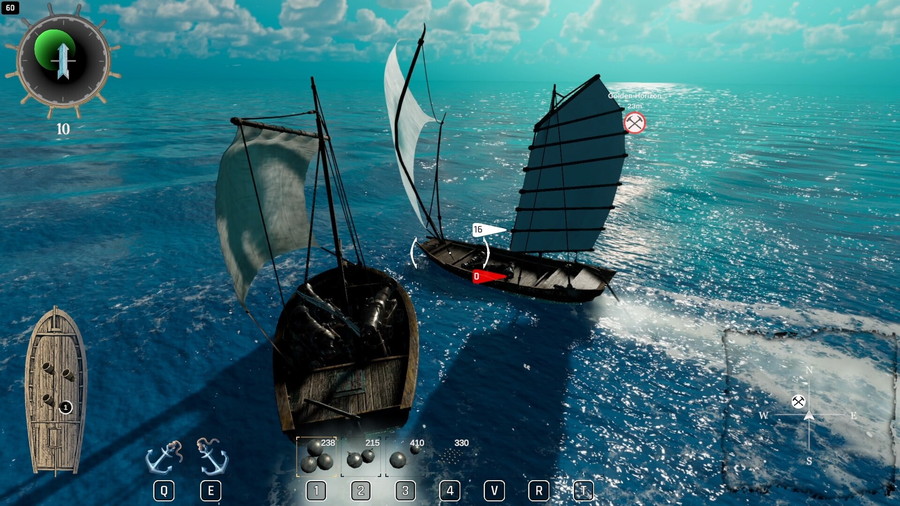
Task: Activate the left anchor icon
Action: (x=164, y=457)
